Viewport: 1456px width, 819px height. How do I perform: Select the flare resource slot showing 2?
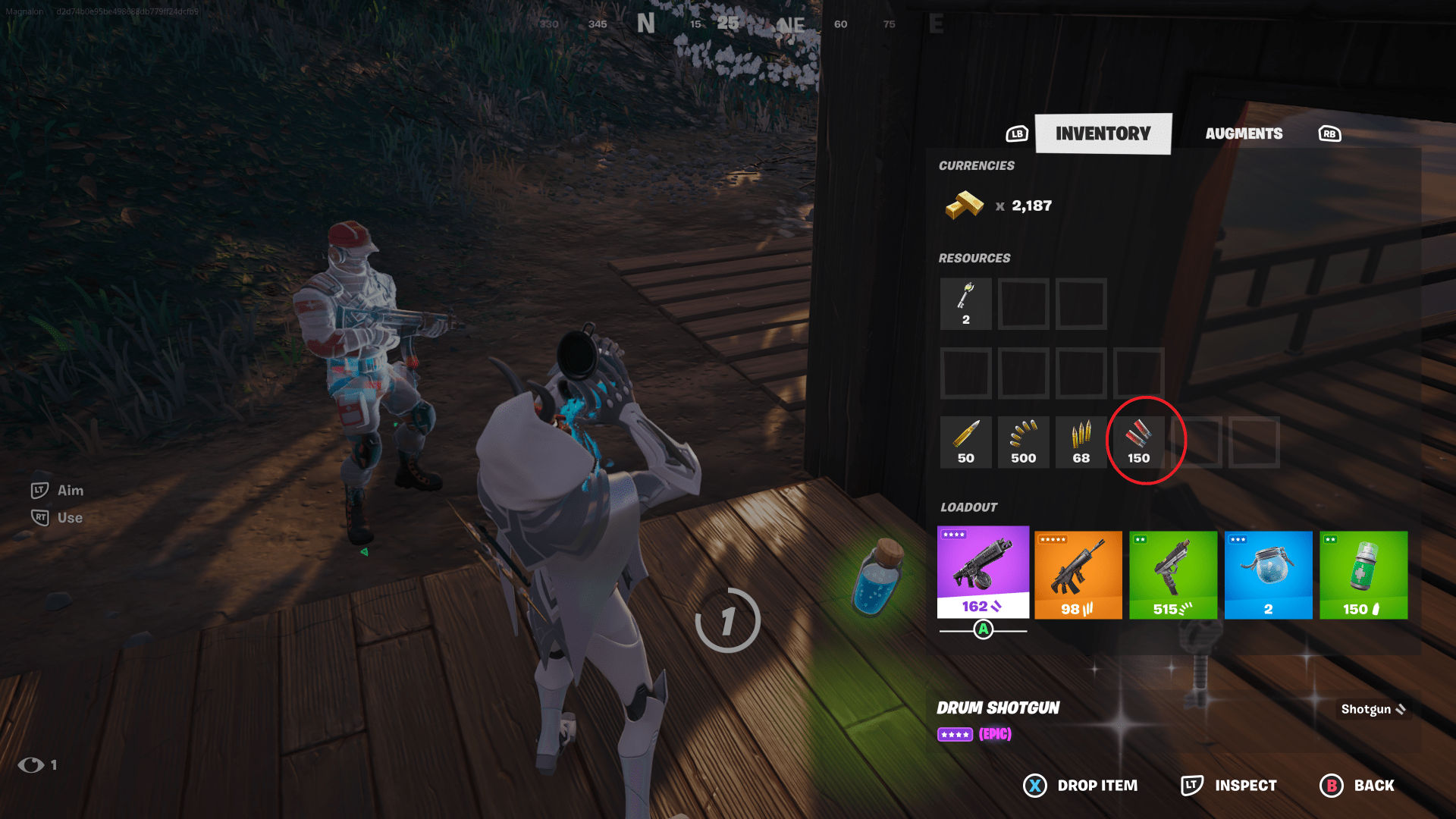click(x=965, y=304)
